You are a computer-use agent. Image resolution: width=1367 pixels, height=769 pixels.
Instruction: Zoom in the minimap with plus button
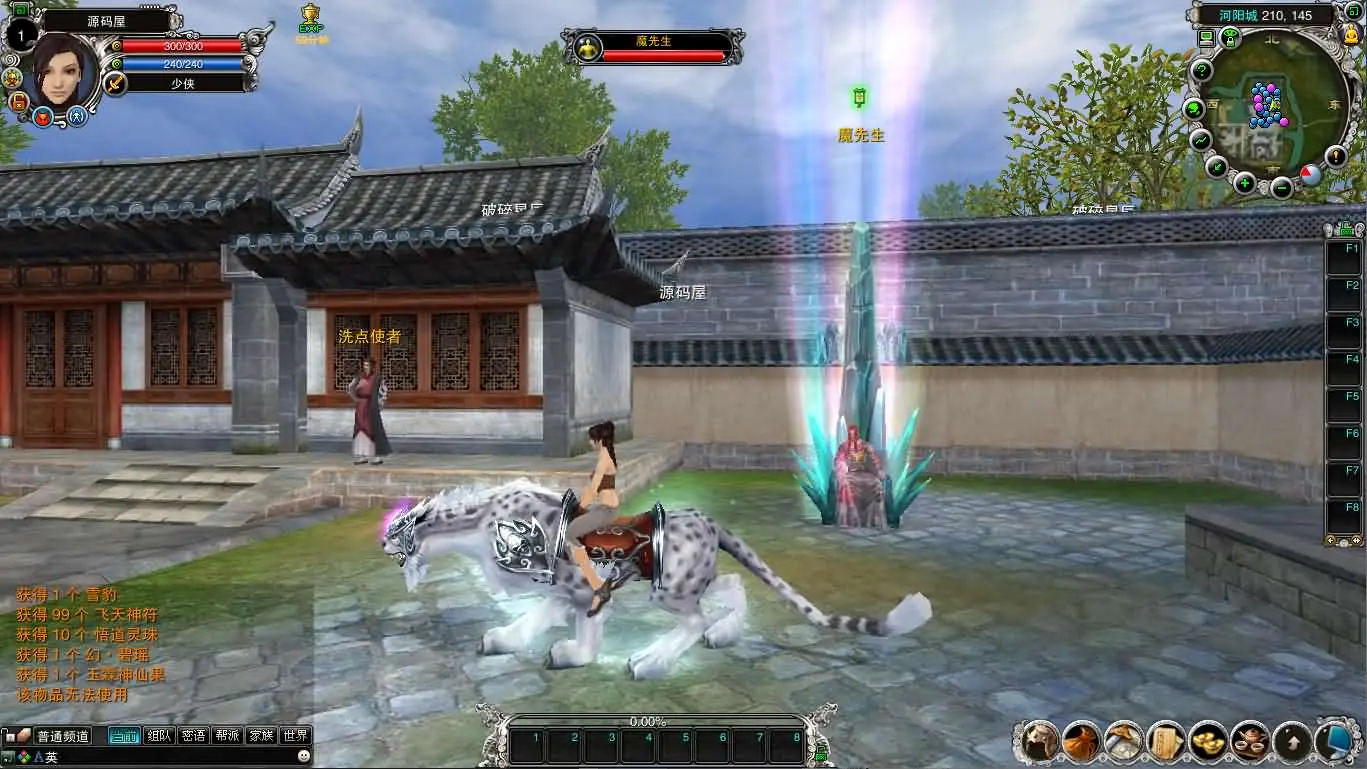tap(1244, 183)
